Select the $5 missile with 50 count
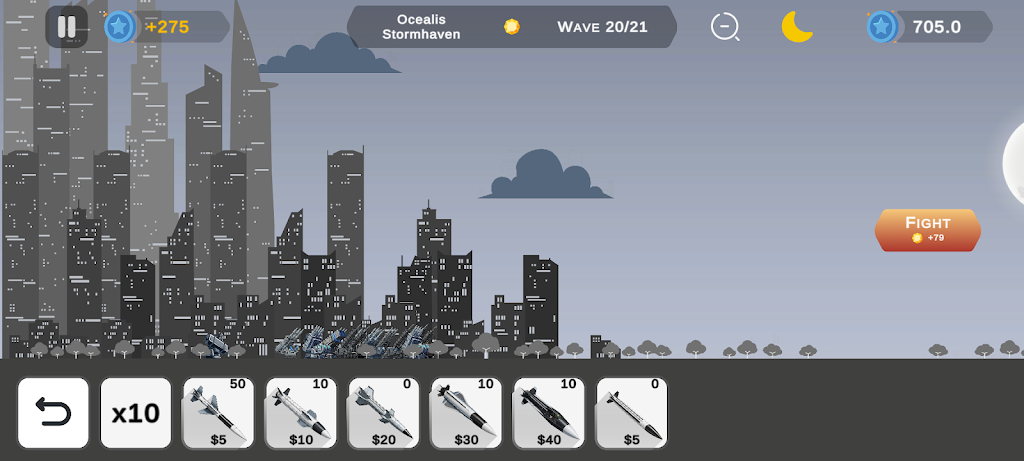This screenshot has width=1024, height=461. [218, 413]
